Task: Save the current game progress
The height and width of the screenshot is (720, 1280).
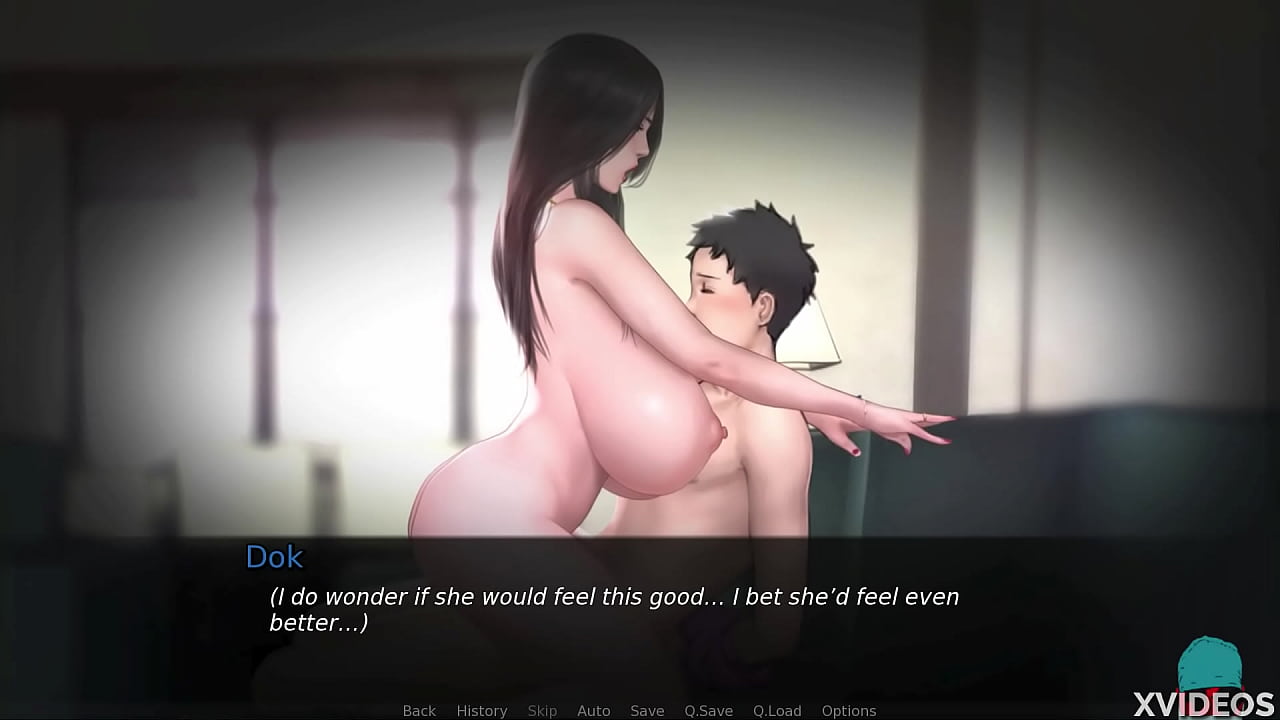Action: pos(646,710)
